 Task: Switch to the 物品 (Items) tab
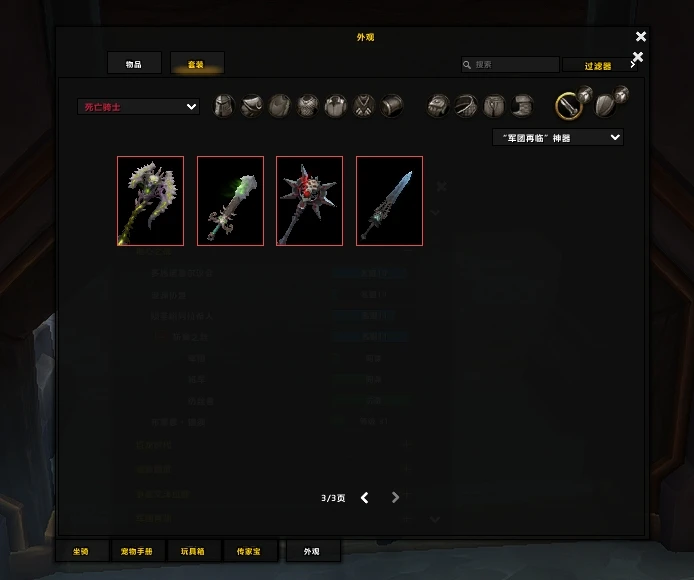coord(134,64)
